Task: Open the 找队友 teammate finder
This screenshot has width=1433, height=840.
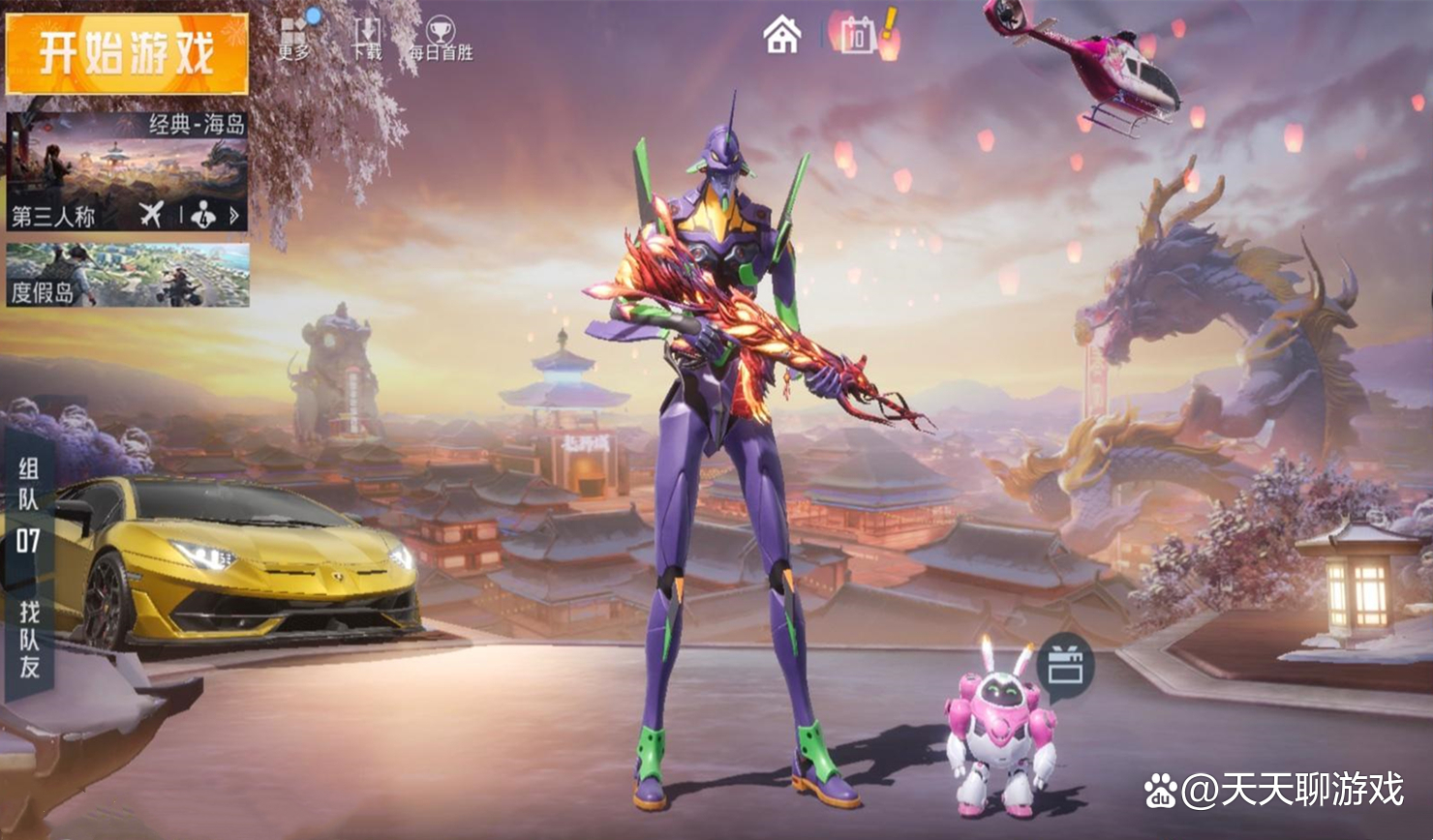Action: [x=30, y=639]
